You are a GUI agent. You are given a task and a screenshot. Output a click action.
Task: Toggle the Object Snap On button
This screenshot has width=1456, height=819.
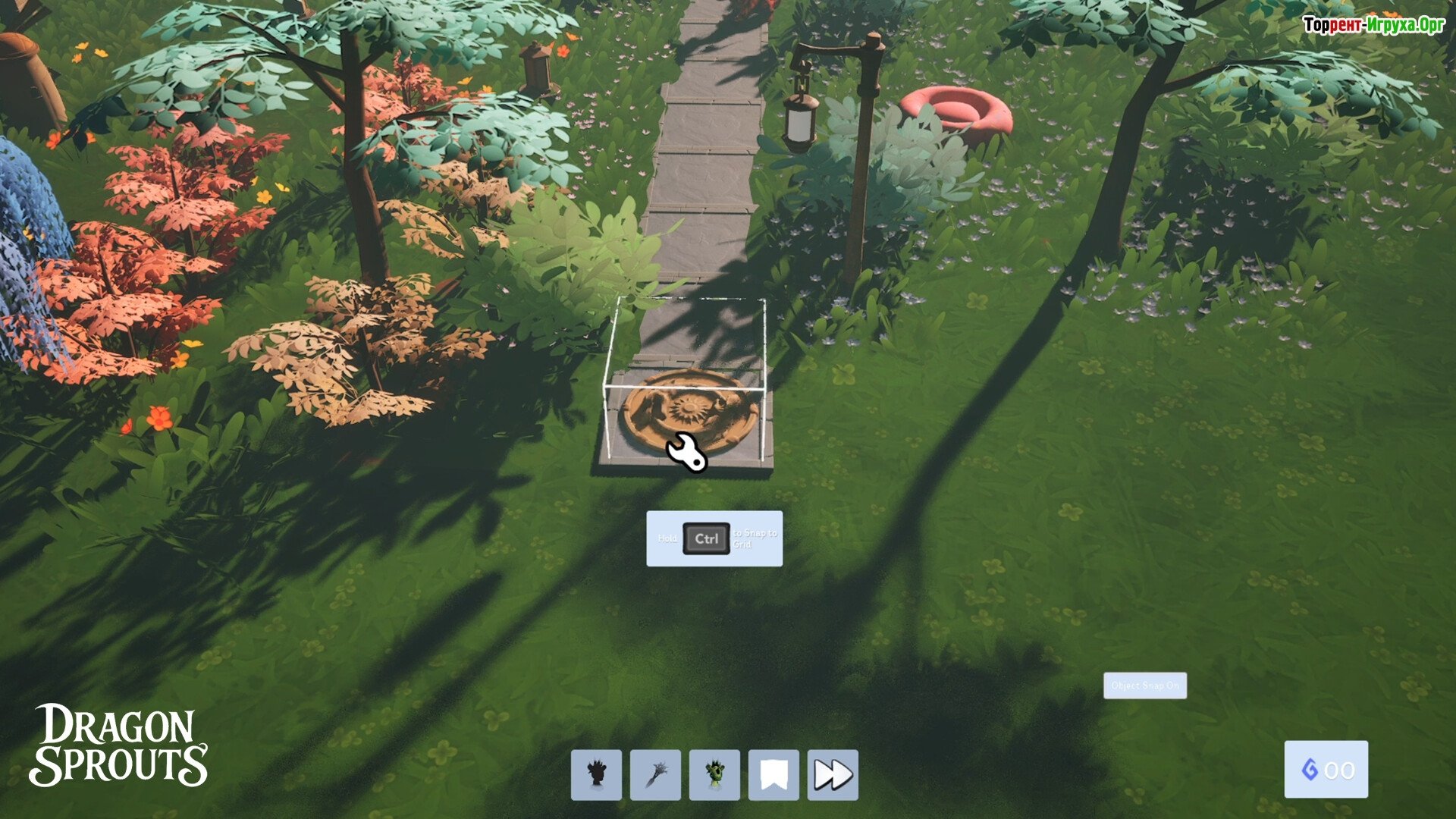pyautogui.click(x=1144, y=686)
